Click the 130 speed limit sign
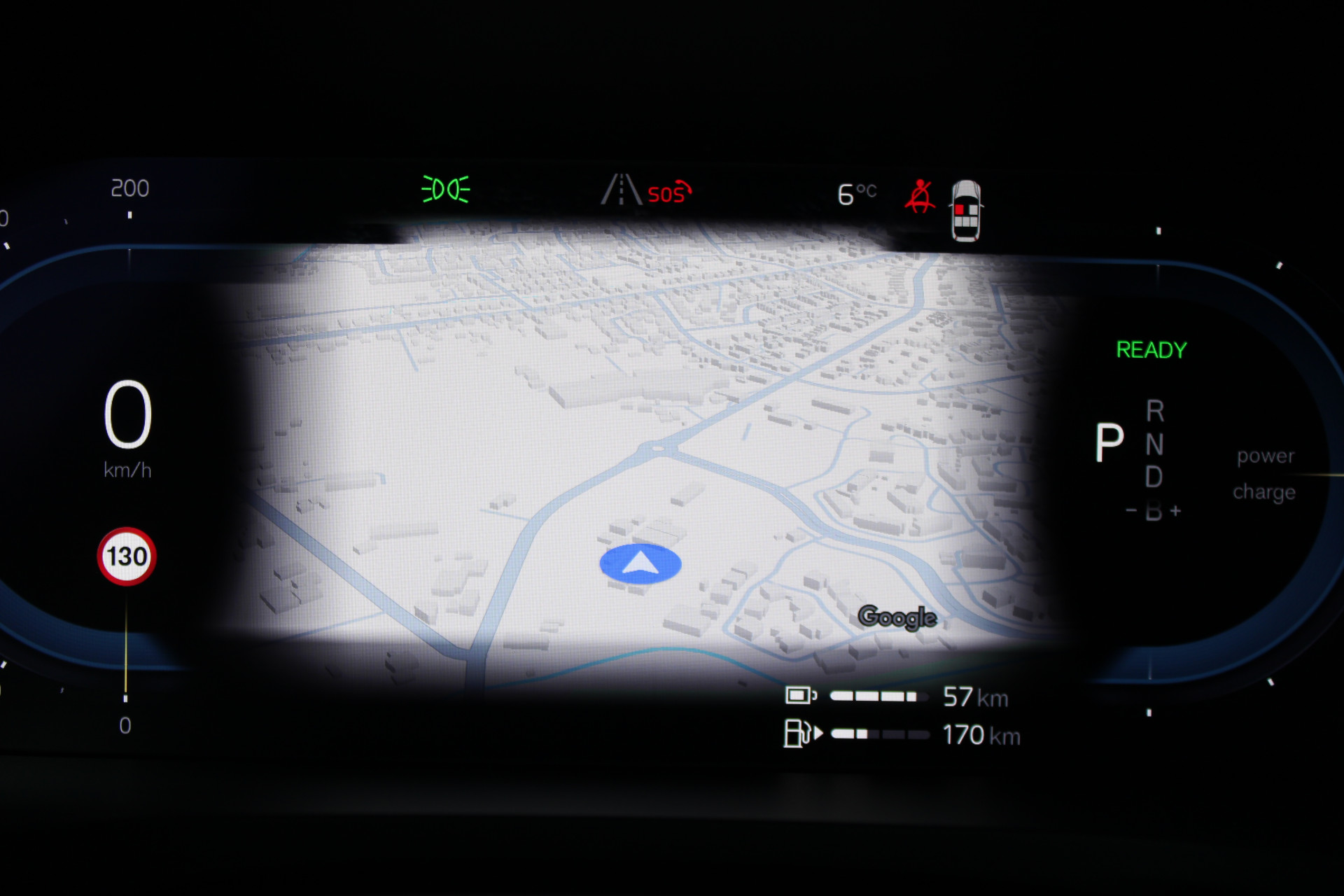Image resolution: width=1344 pixels, height=896 pixels. click(x=127, y=556)
